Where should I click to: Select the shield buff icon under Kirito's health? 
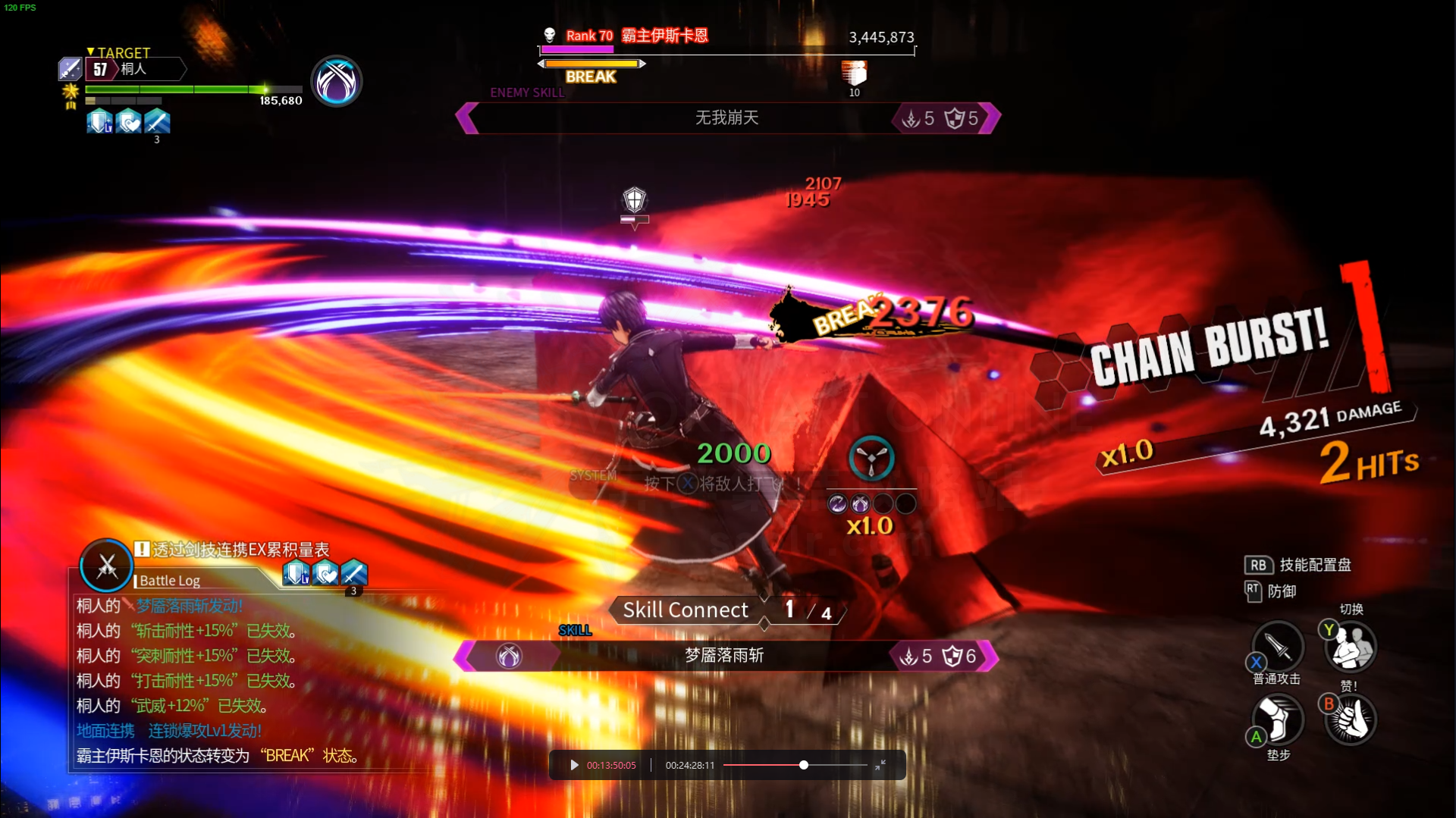coord(99,121)
